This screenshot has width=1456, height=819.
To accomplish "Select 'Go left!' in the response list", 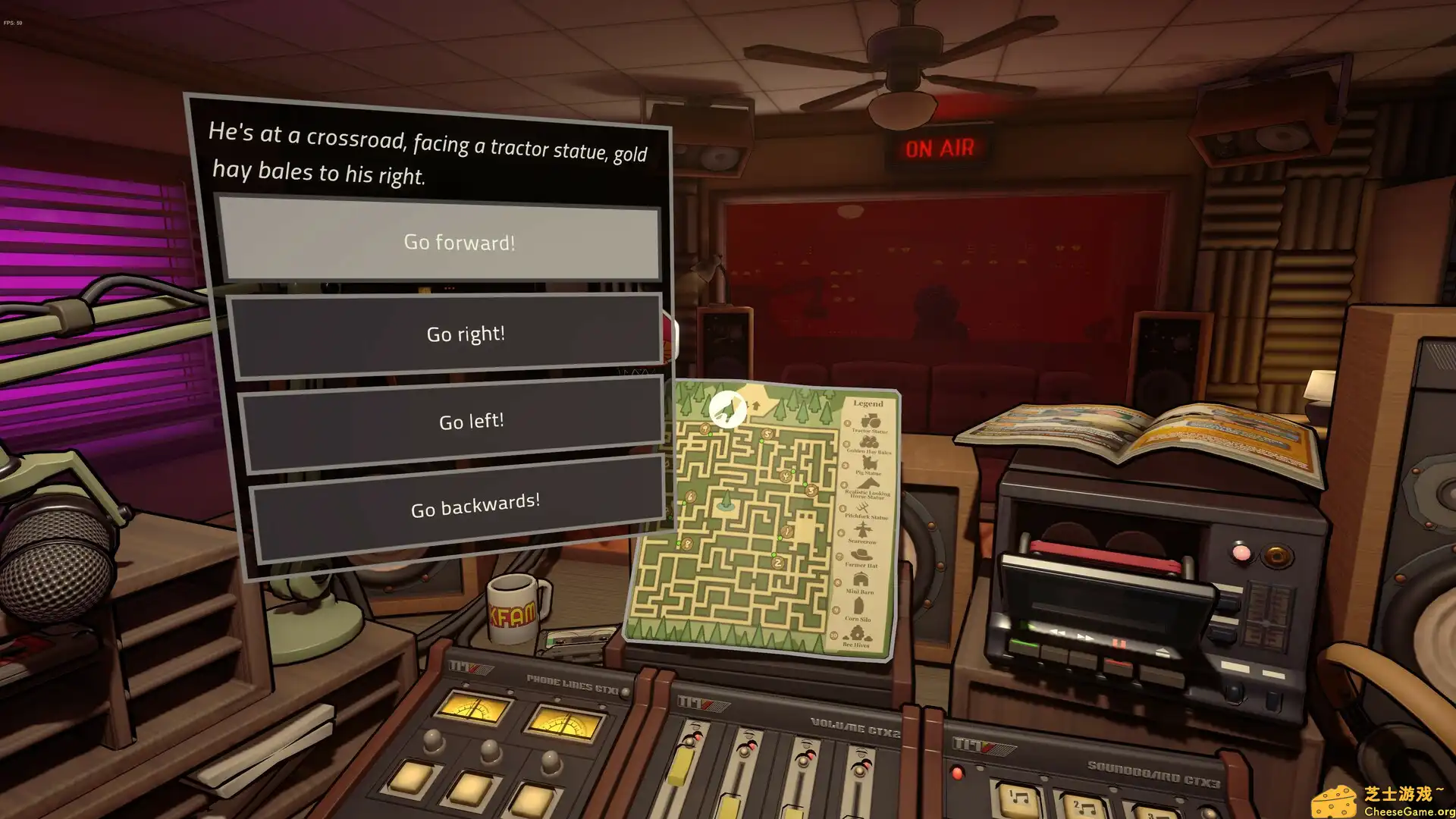I will coord(471,421).
